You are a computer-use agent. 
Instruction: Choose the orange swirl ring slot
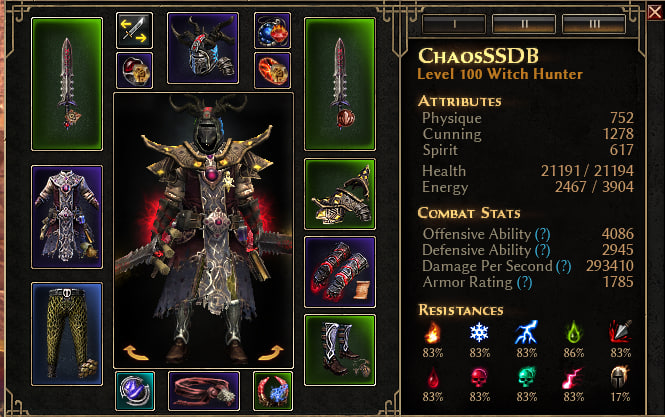click(272, 70)
